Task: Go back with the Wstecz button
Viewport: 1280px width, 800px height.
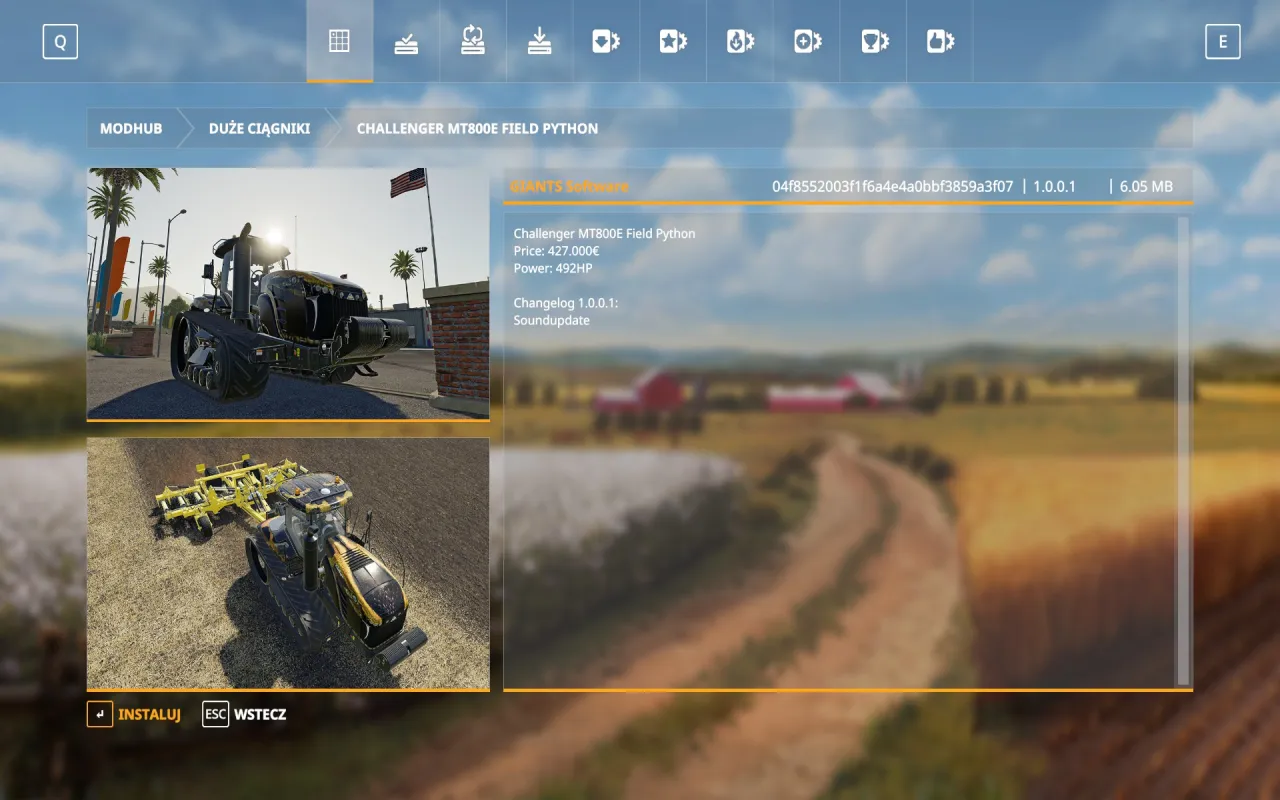Action: [x=245, y=714]
